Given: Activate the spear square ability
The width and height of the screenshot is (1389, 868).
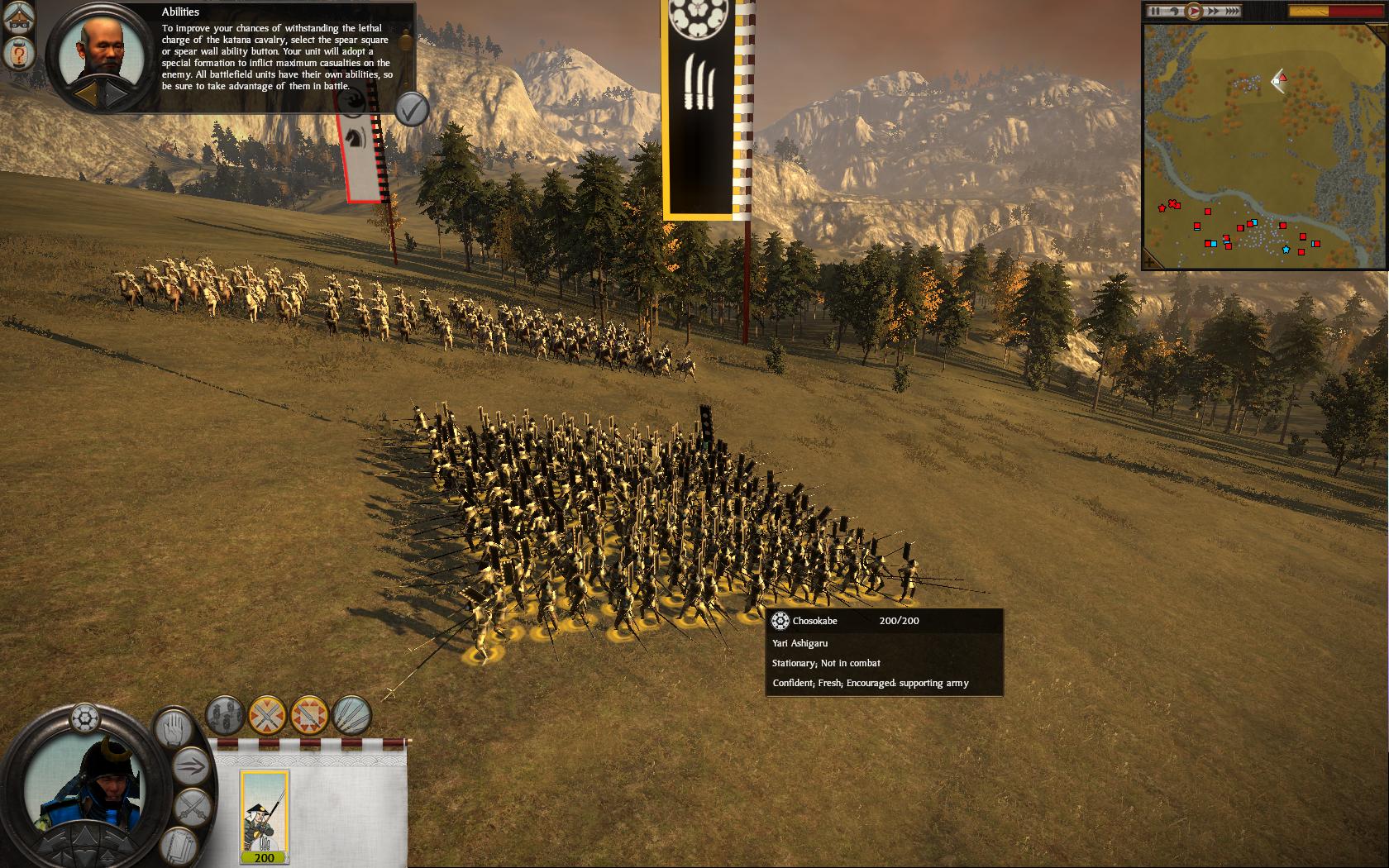Looking at the screenshot, I should [x=309, y=715].
